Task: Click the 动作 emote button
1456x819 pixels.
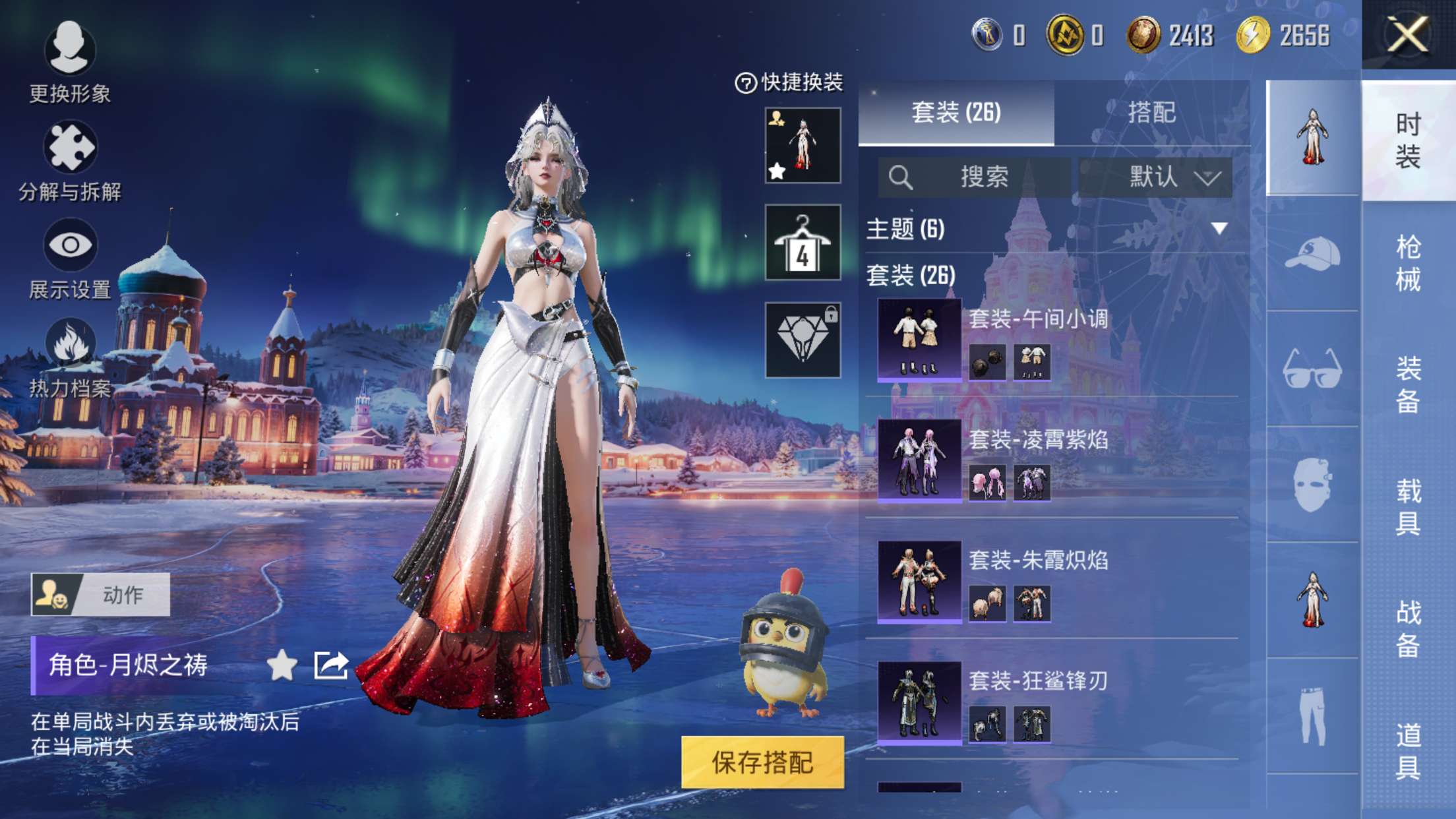Action: (100, 594)
